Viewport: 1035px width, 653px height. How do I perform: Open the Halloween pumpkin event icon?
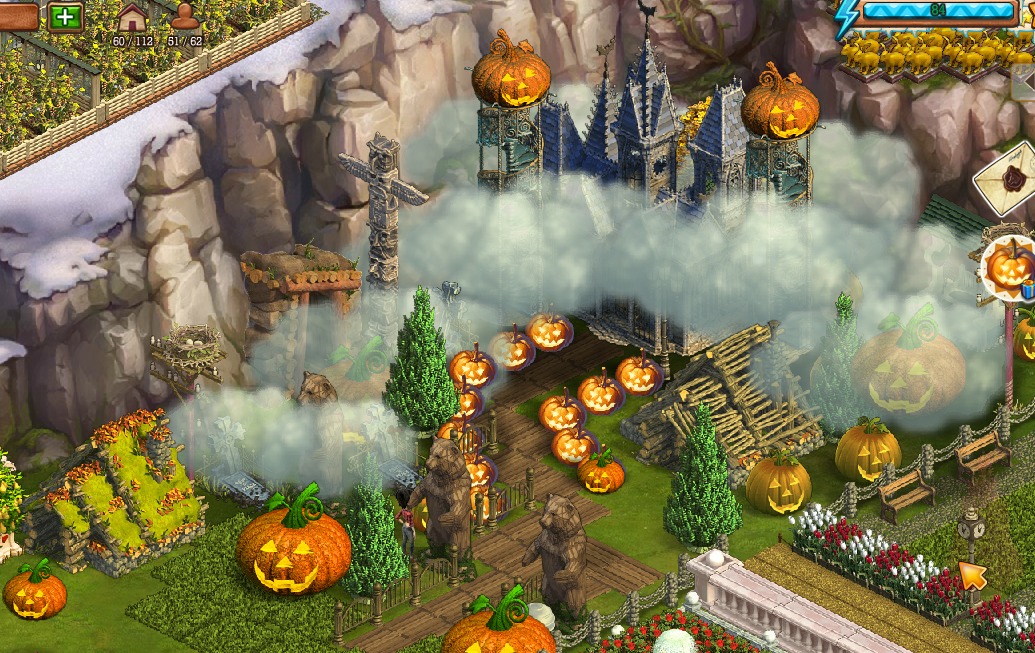tap(1010, 267)
